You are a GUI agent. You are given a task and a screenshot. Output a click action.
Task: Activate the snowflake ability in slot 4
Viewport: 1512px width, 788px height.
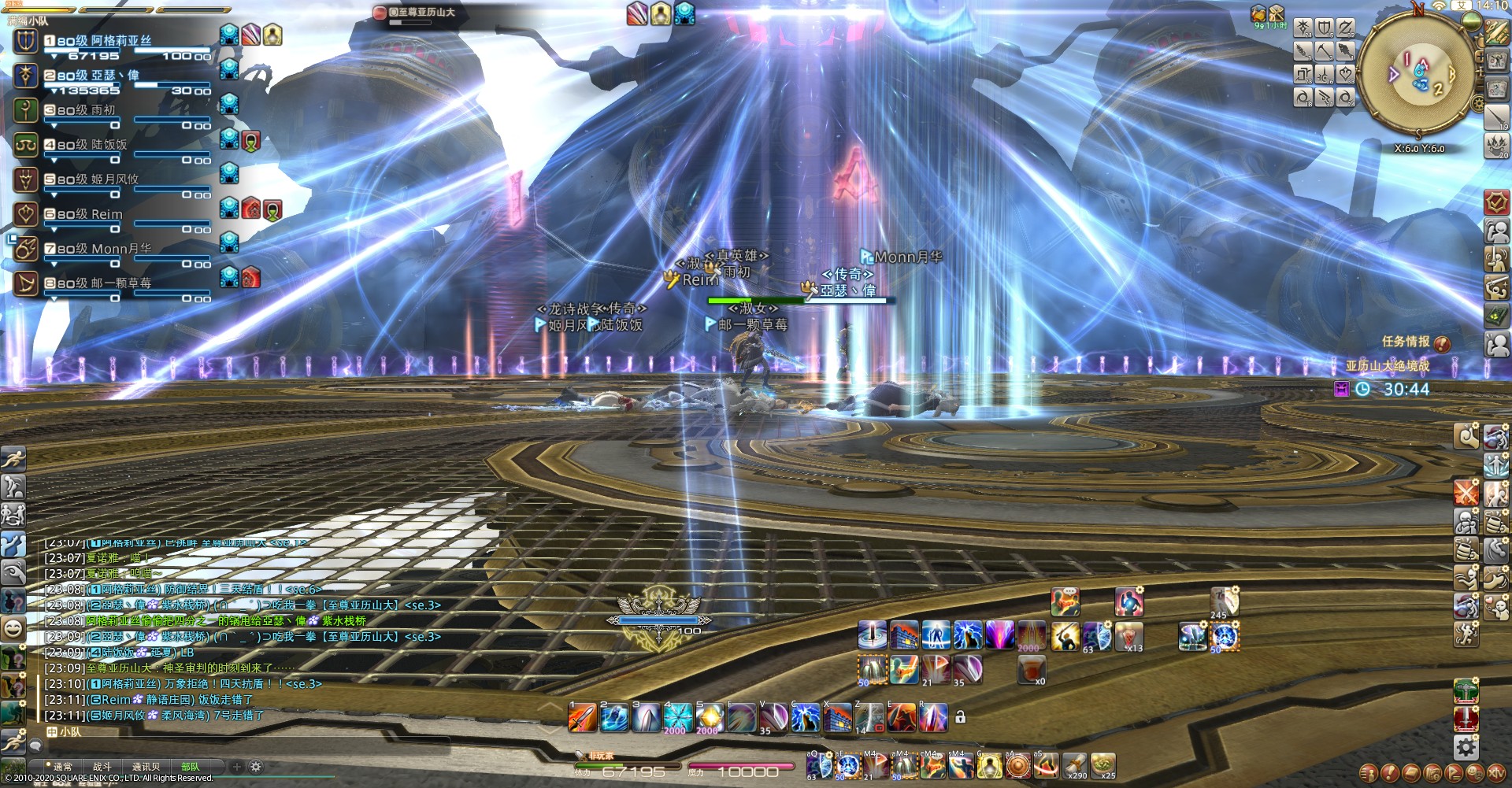676,718
